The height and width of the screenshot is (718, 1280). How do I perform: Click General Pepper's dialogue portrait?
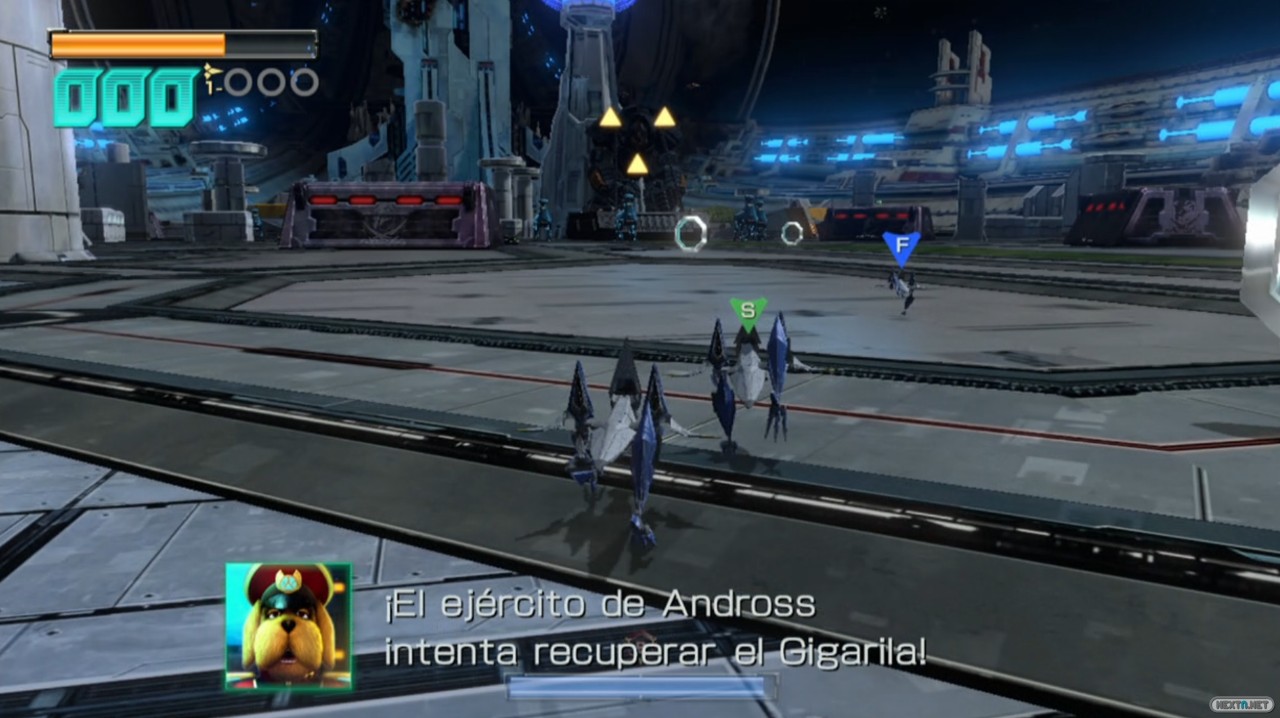tap(288, 626)
